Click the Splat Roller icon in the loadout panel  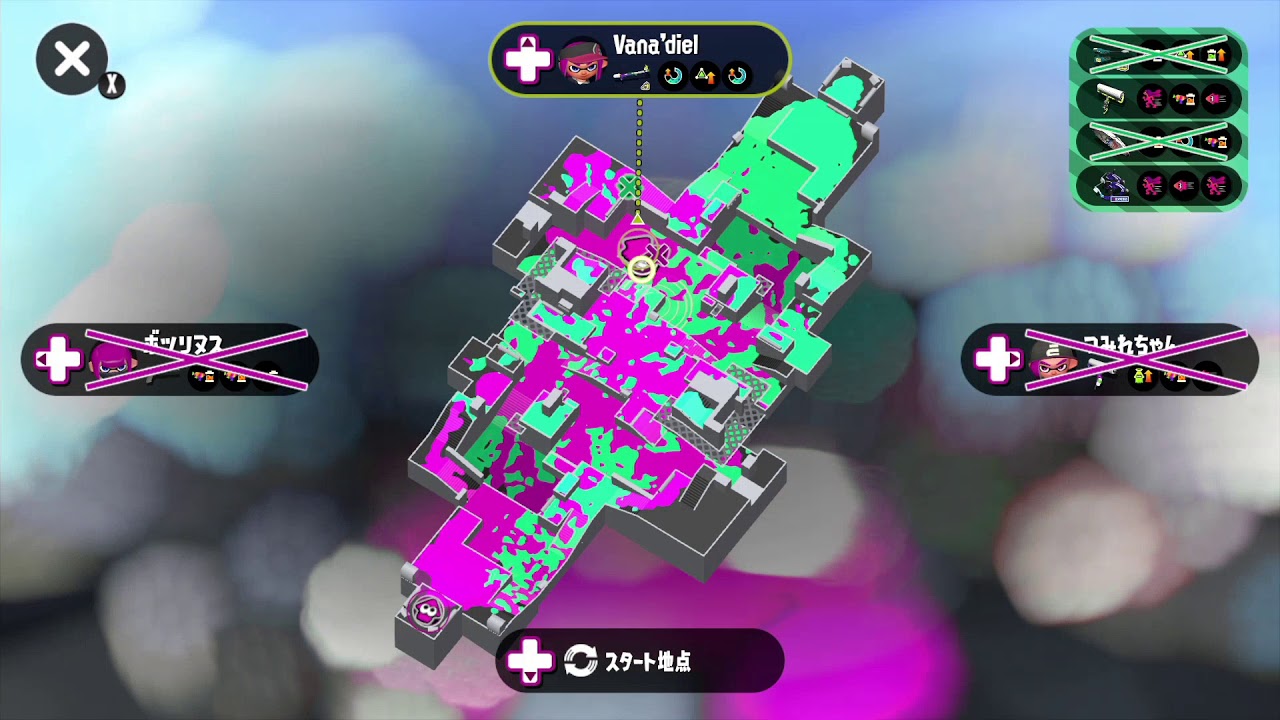[x=1110, y=96]
